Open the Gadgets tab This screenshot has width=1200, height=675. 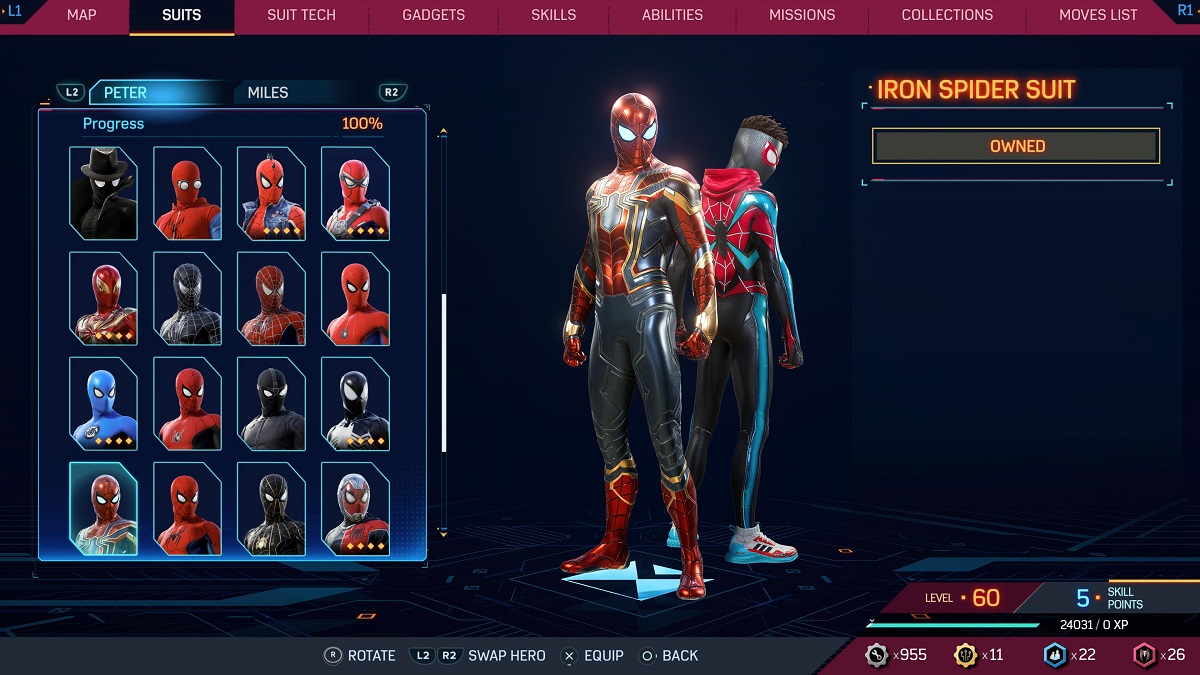pyautogui.click(x=433, y=15)
